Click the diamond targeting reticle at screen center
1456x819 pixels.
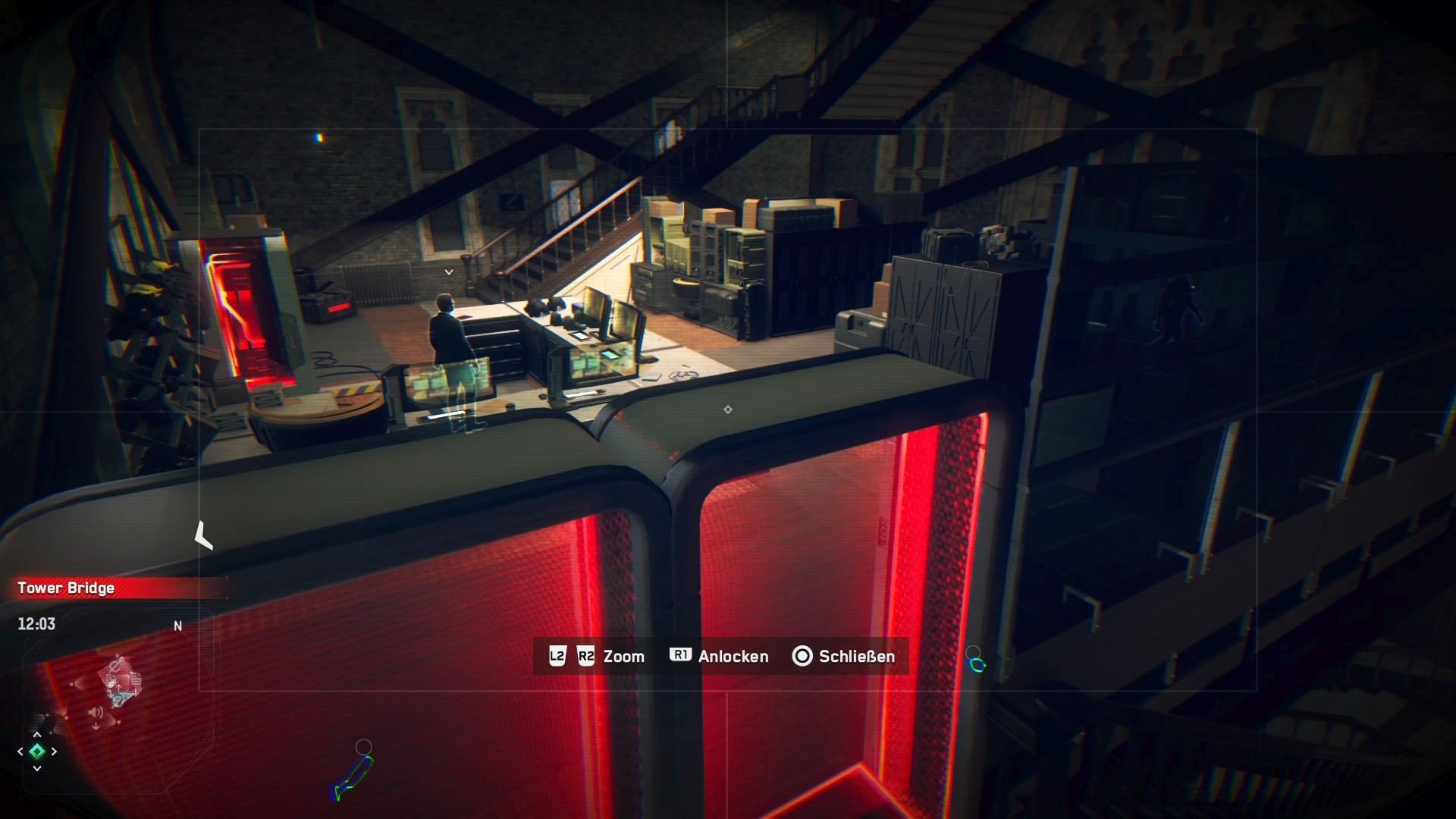coord(727,409)
